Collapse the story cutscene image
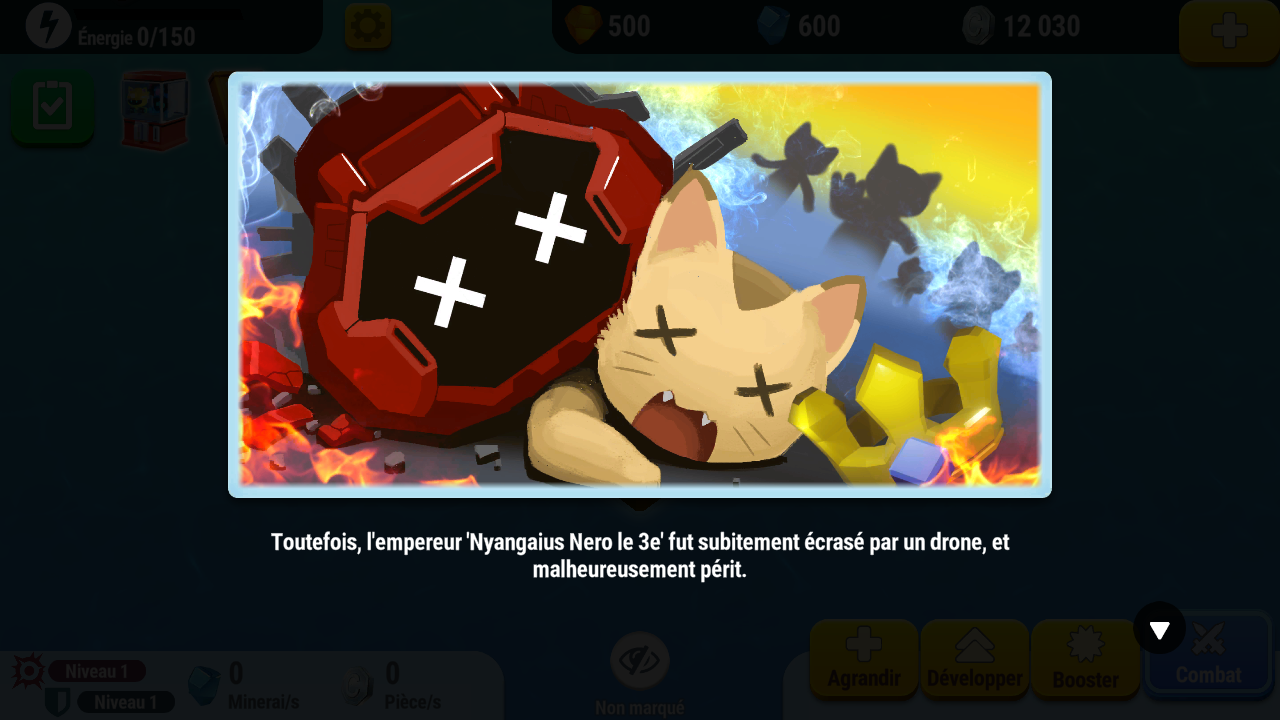Screen dimensions: 1280x720 640,283
